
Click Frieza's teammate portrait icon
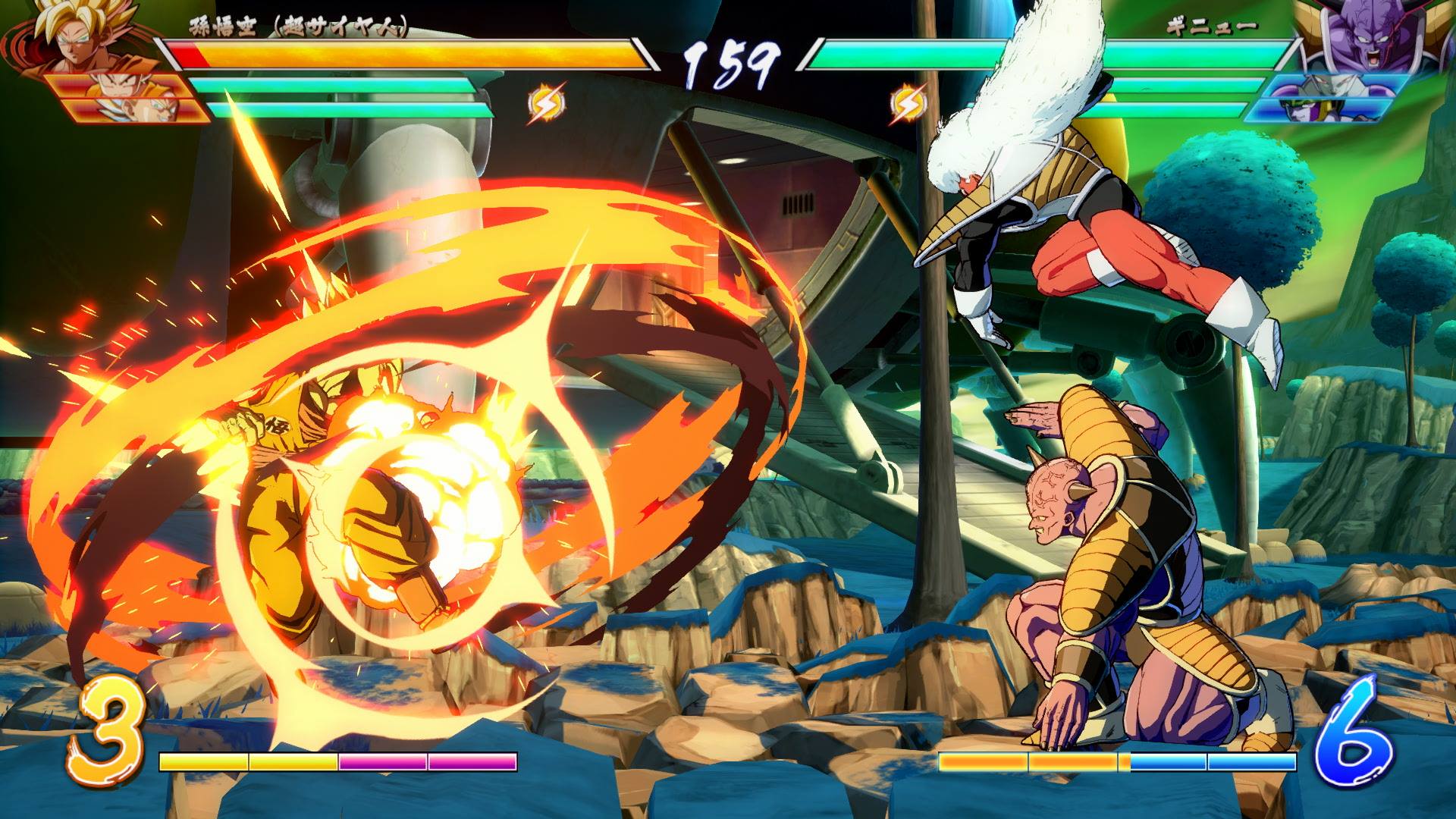1335,86
